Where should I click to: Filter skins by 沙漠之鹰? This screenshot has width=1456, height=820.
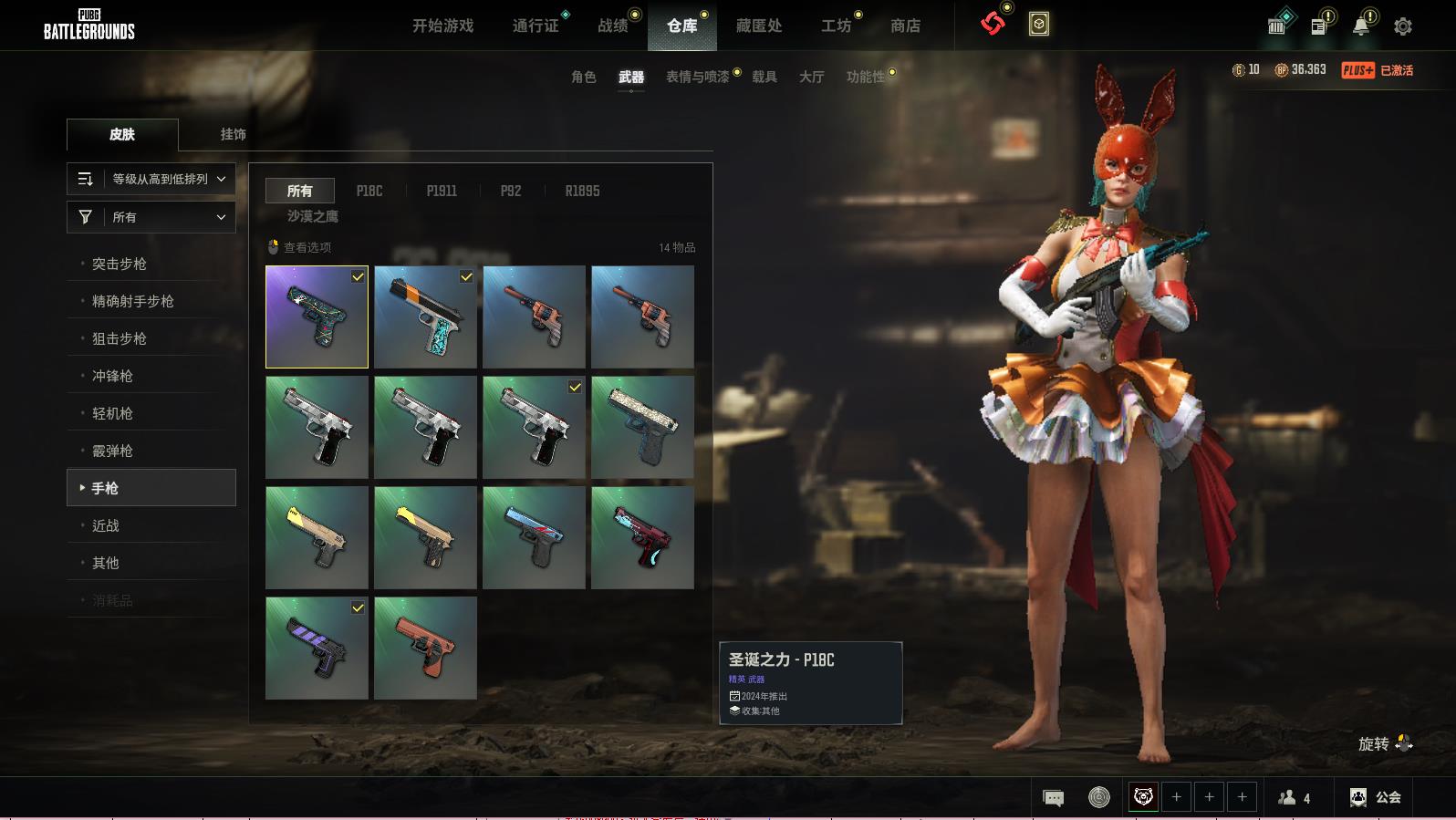point(313,216)
